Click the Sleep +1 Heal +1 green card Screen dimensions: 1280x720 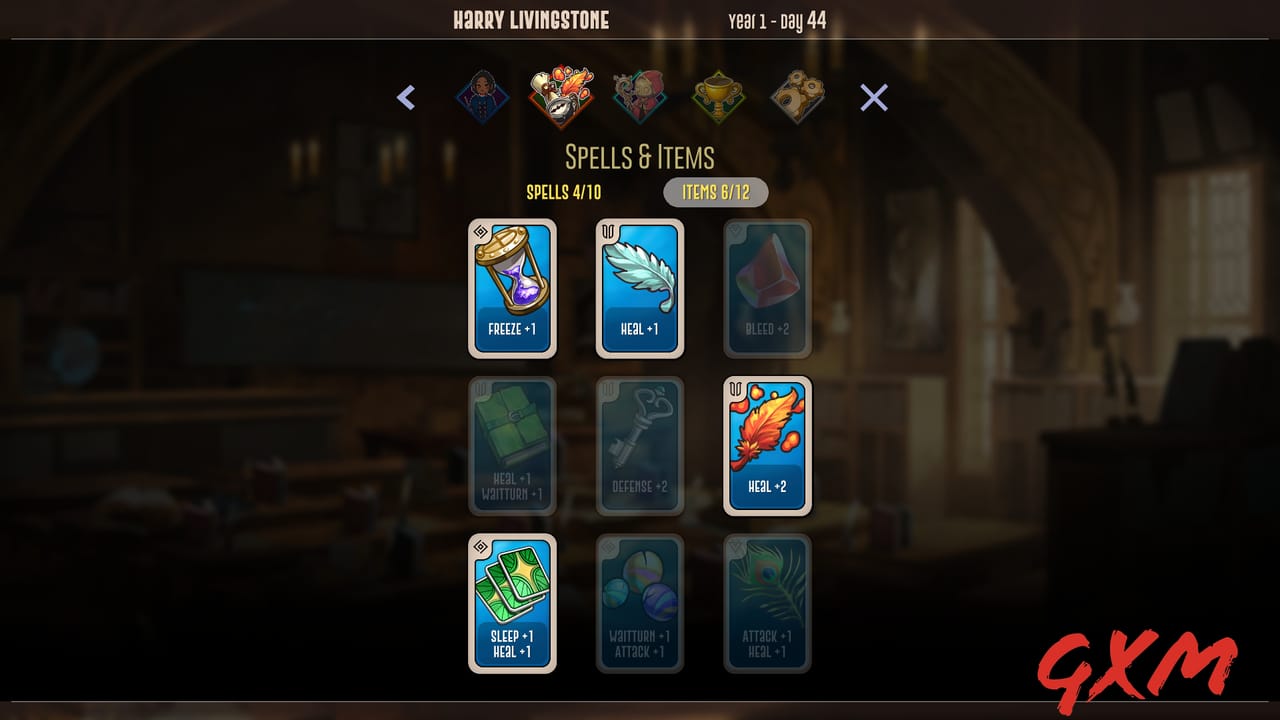click(513, 603)
